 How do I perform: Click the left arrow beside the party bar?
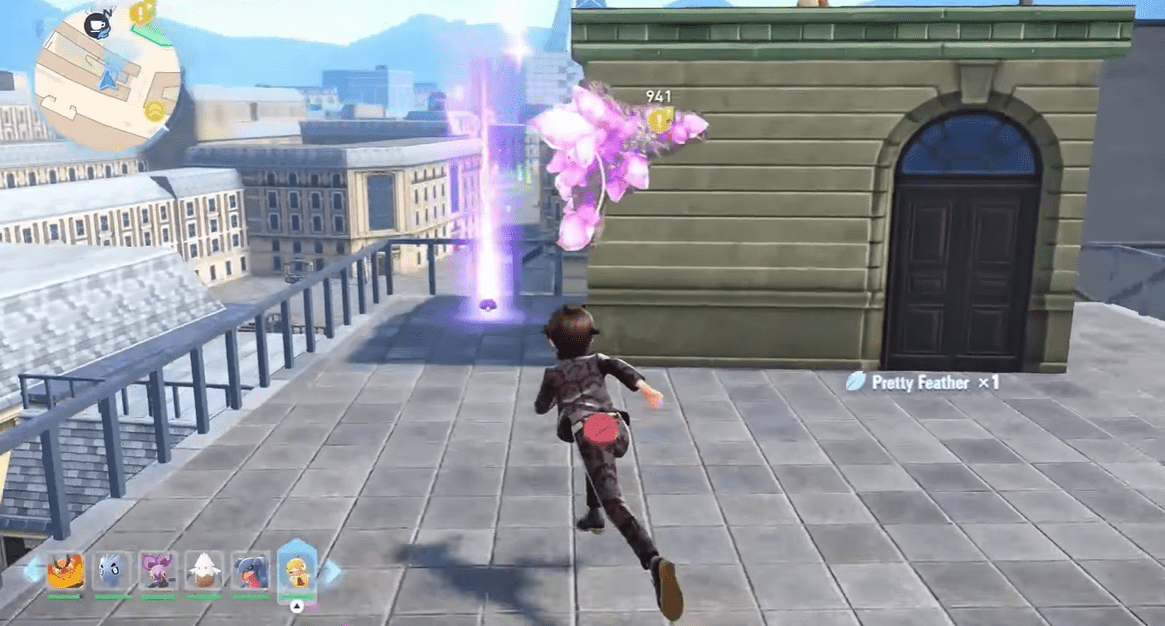[33, 571]
